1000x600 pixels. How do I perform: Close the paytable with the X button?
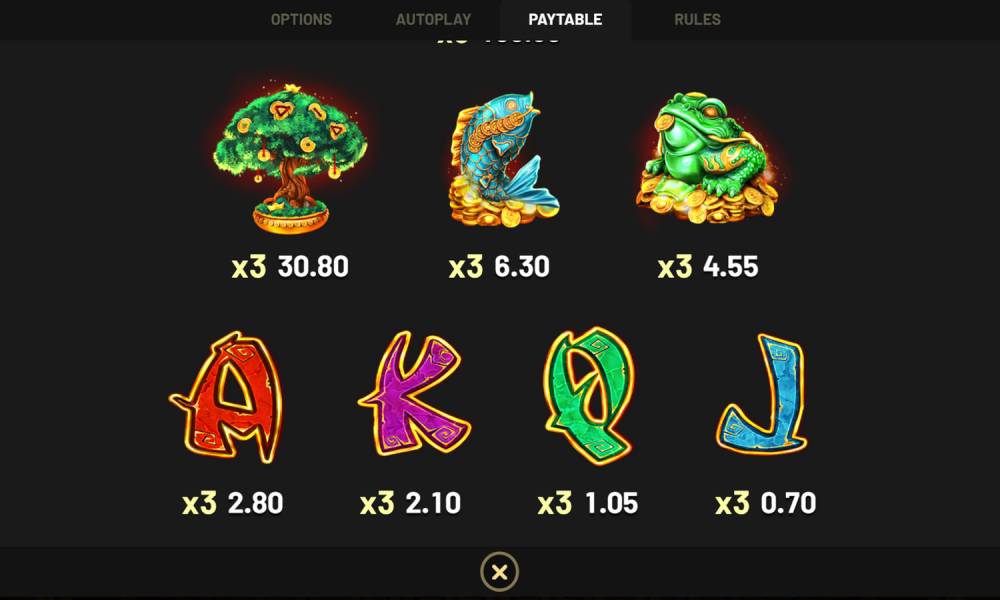tap(500, 572)
